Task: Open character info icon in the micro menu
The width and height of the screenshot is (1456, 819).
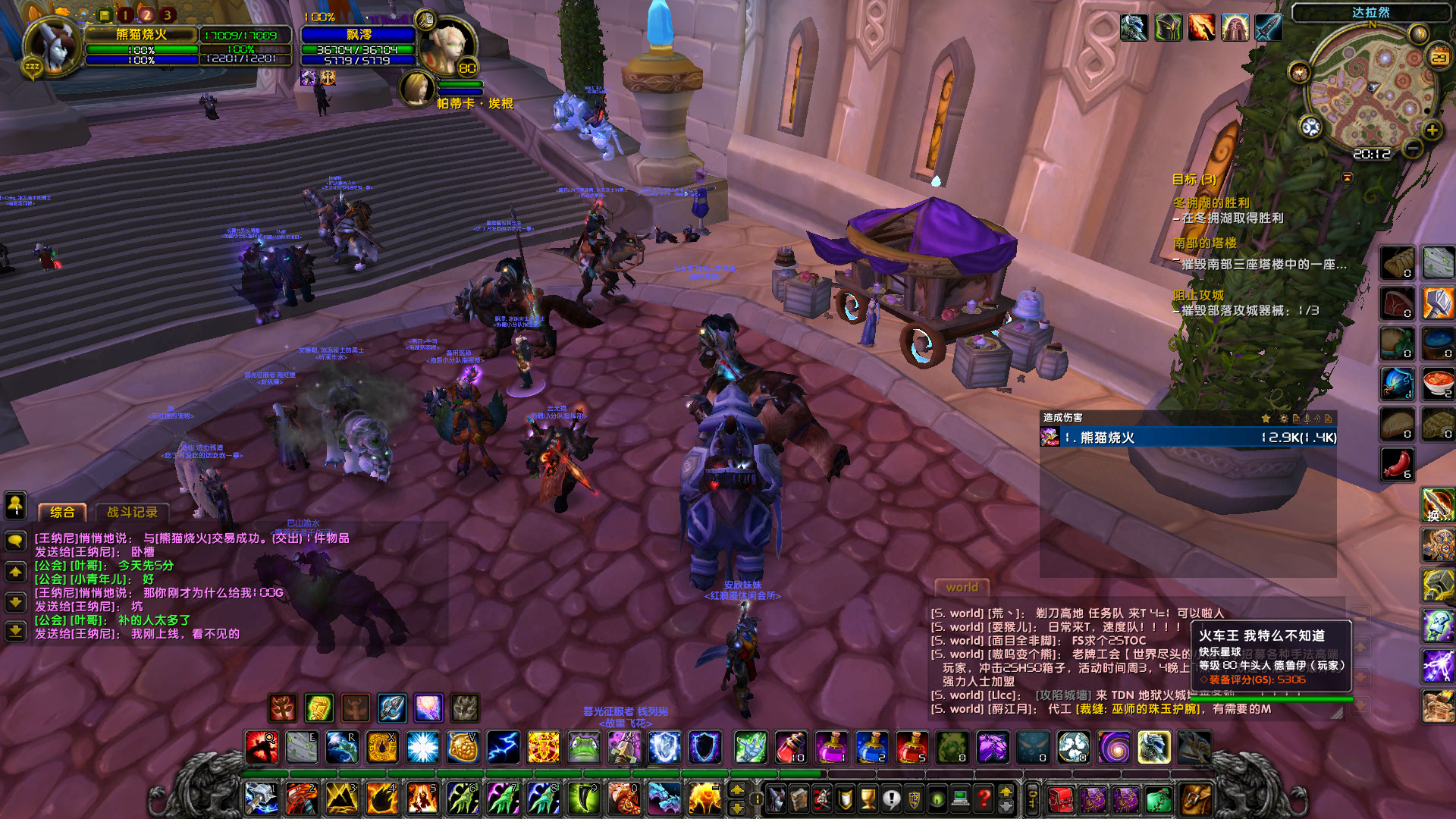Action: 777,798
